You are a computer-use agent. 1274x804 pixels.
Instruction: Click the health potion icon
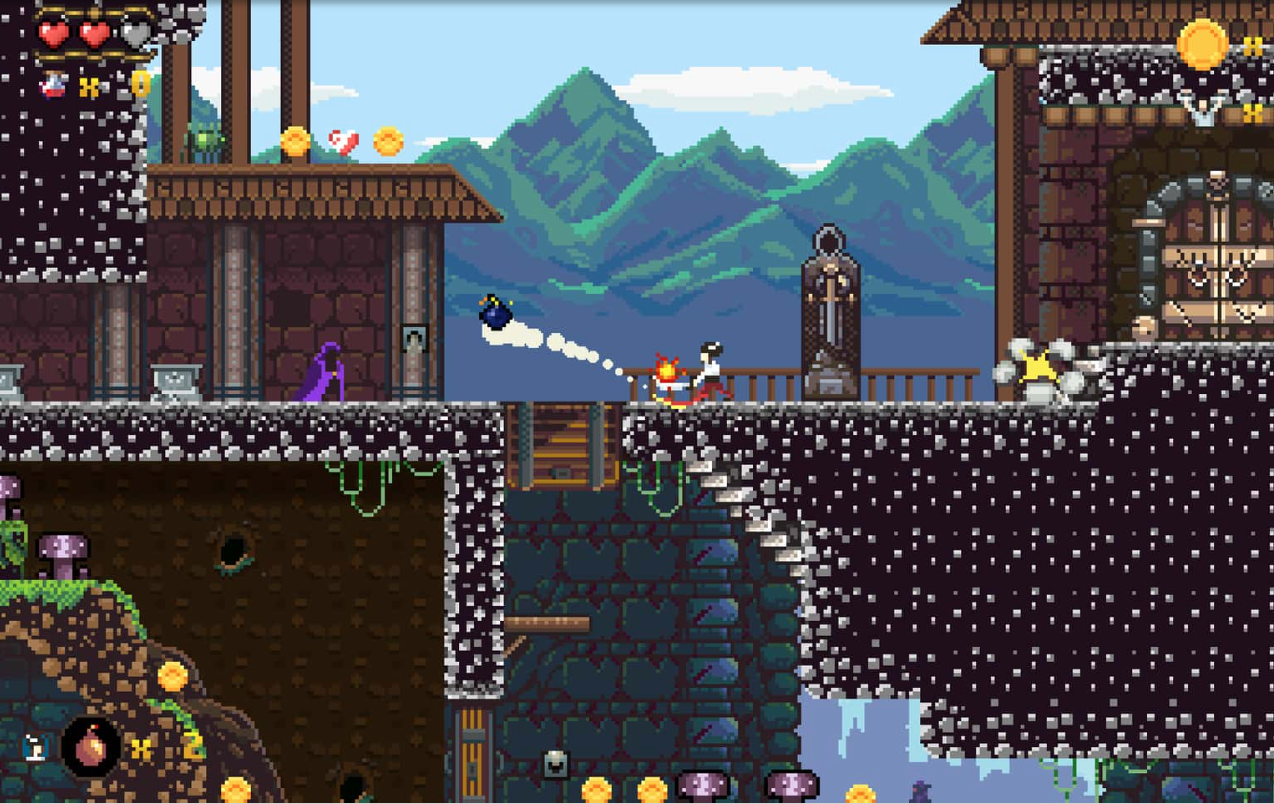coord(53,86)
